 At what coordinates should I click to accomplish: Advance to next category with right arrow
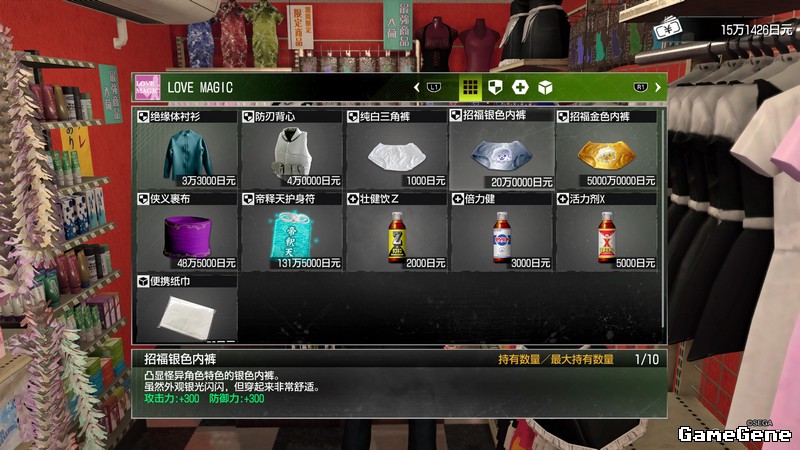[x=657, y=87]
